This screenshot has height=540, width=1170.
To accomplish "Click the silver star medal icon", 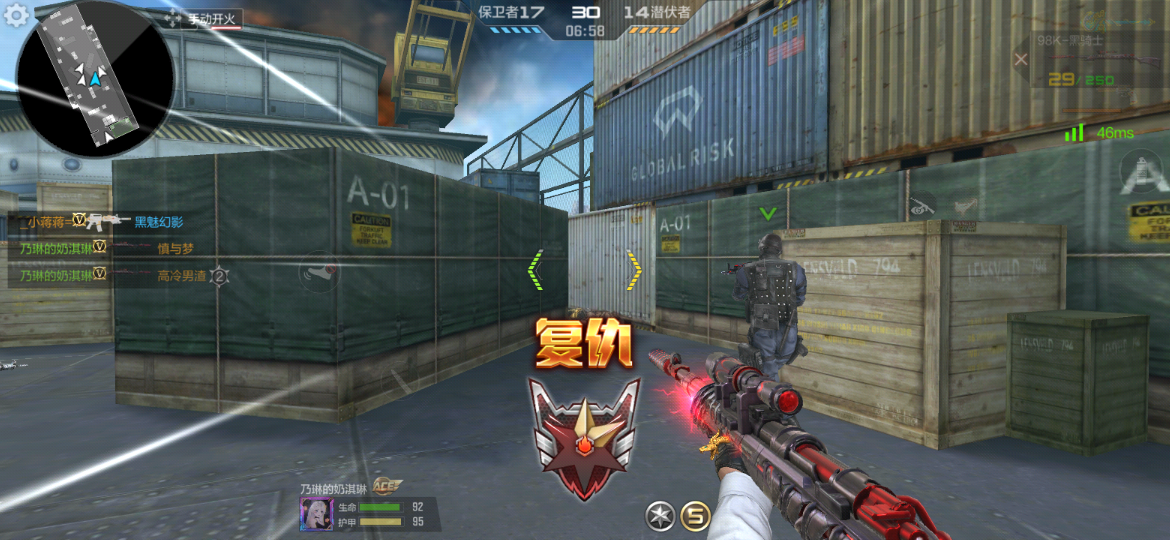I will (659, 516).
